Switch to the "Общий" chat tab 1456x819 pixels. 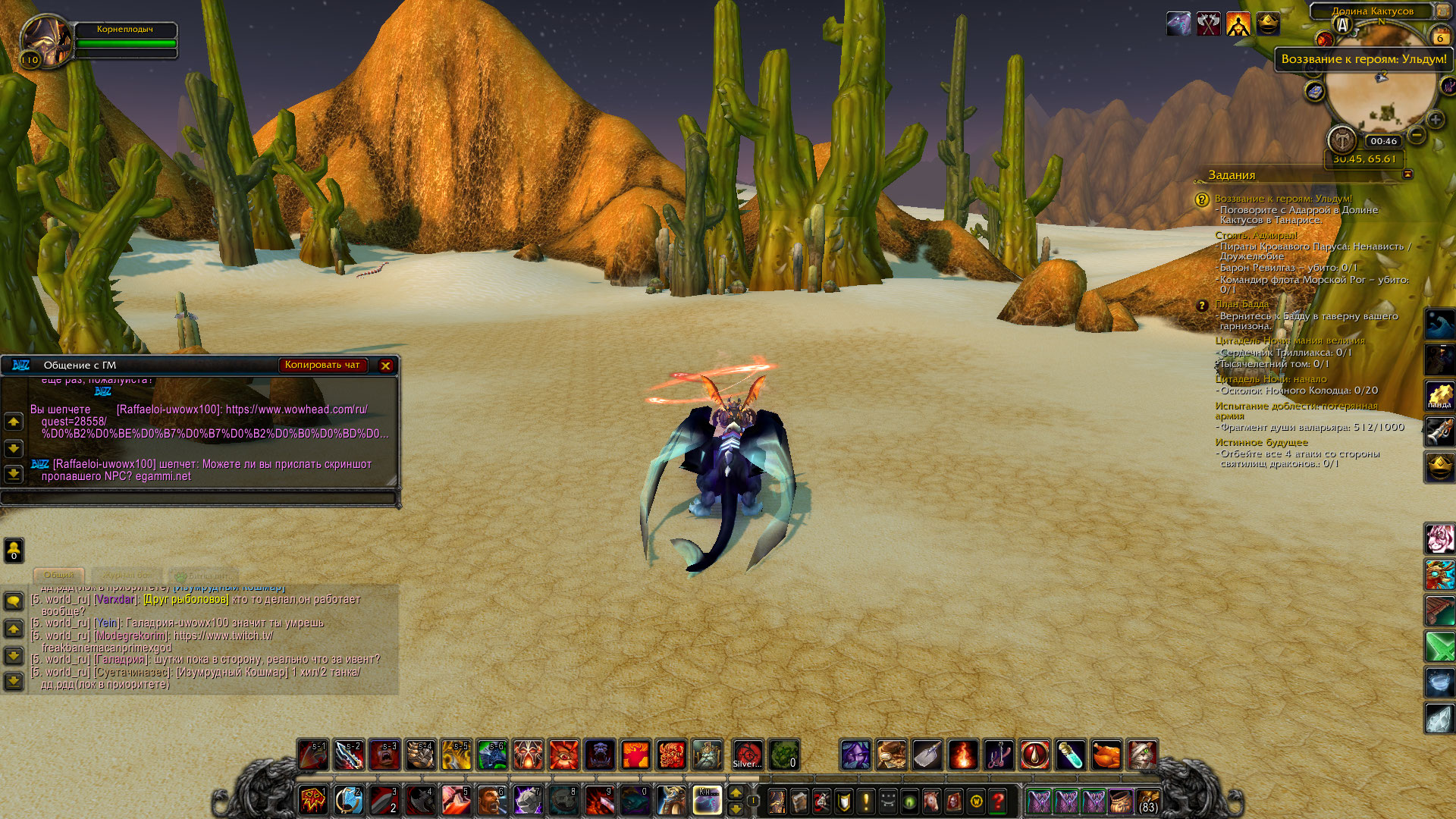58,575
